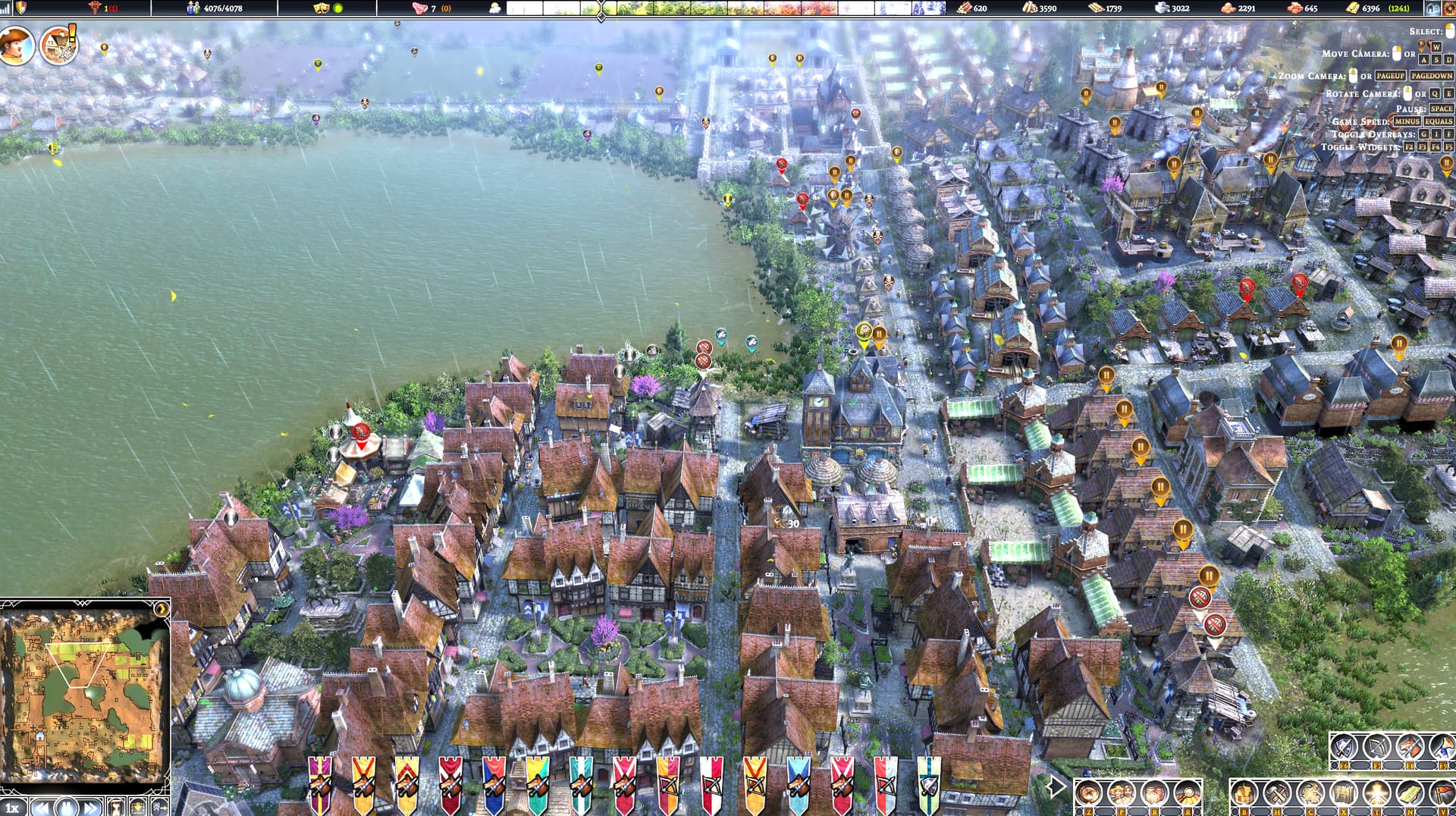
Task: Open the sword and shield military menu
Action: point(1343,748)
